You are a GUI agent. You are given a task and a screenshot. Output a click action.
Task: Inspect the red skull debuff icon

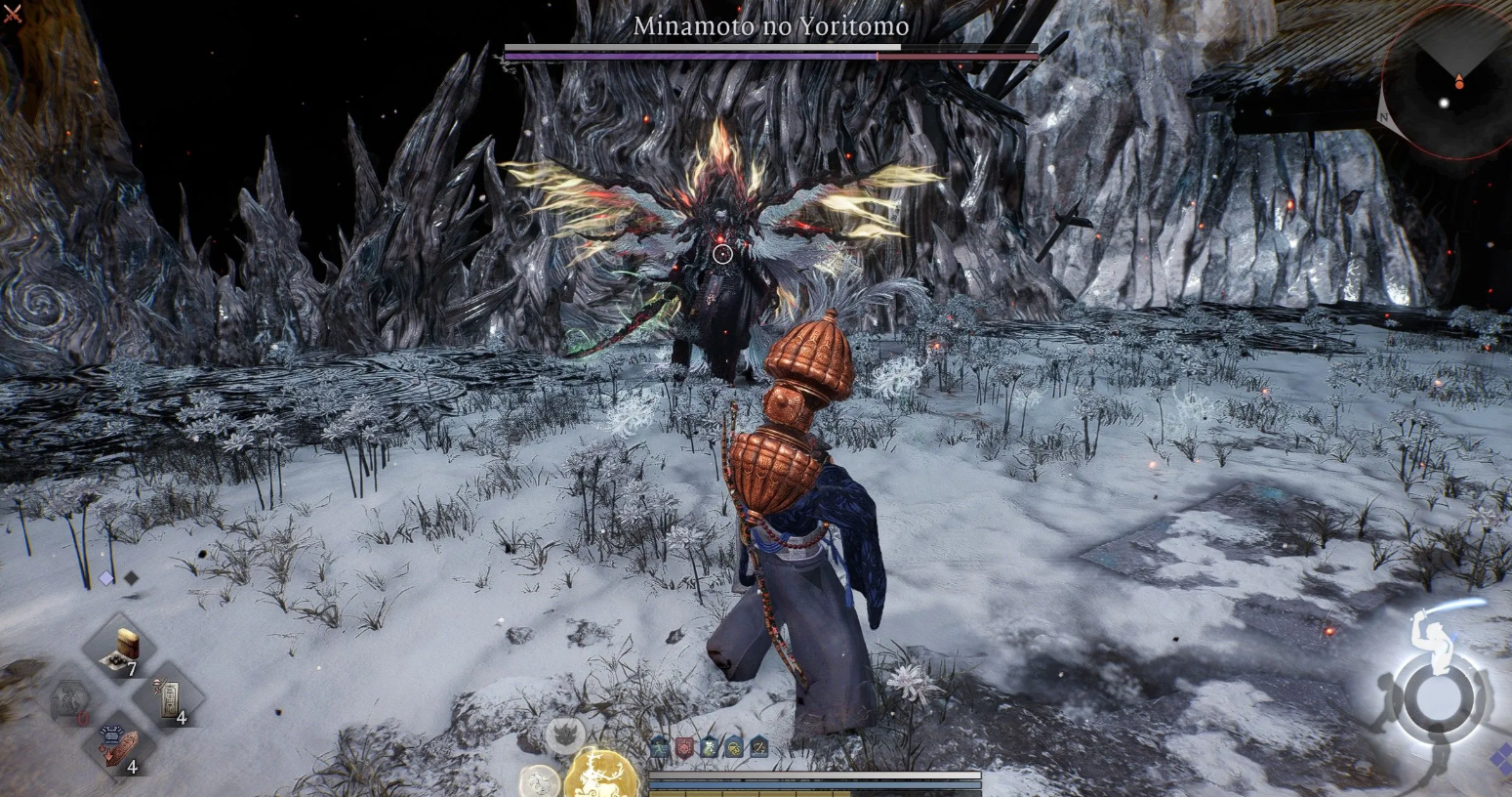tap(685, 748)
